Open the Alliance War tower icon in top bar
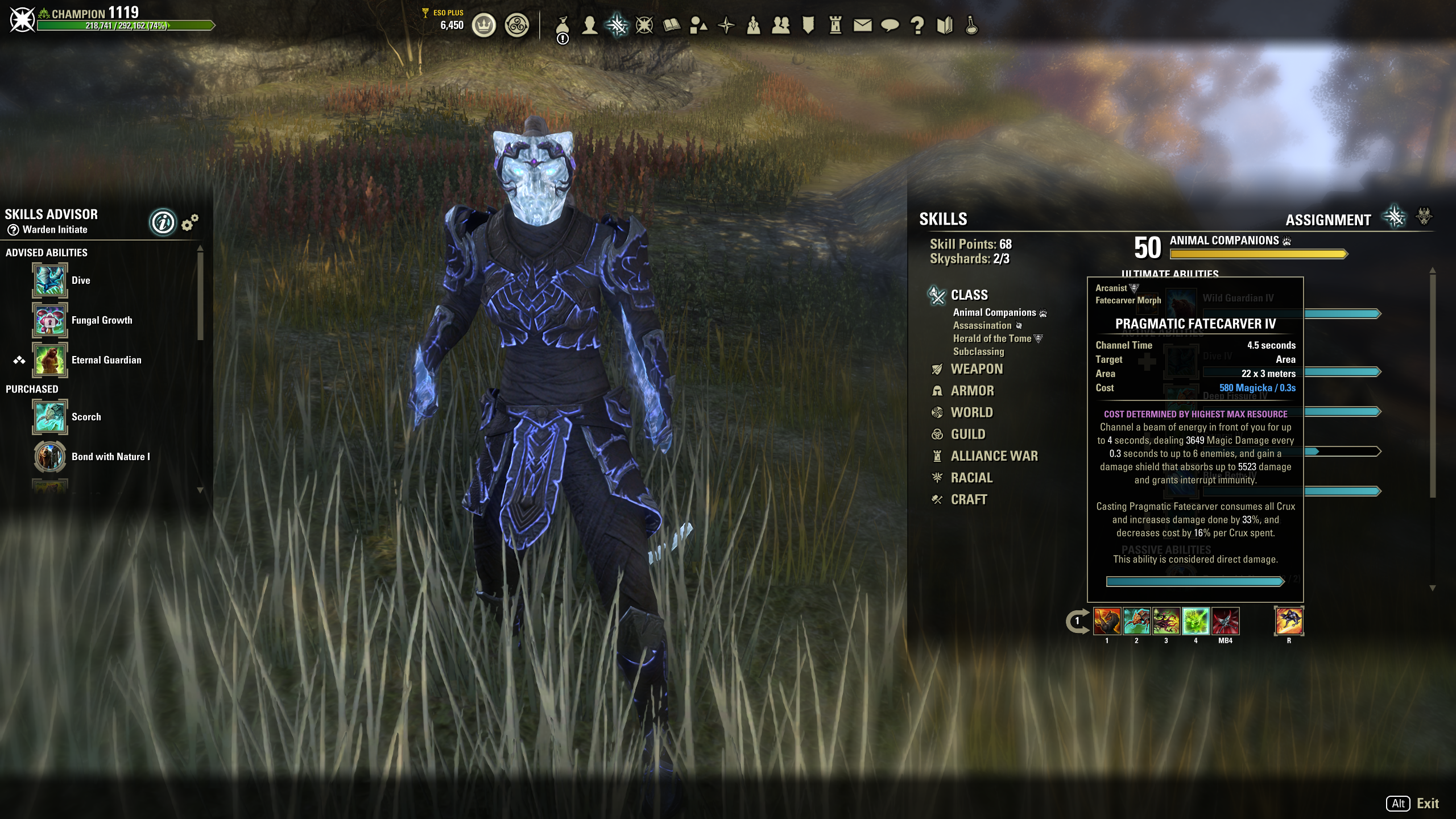The image size is (1456, 819). (835, 26)
